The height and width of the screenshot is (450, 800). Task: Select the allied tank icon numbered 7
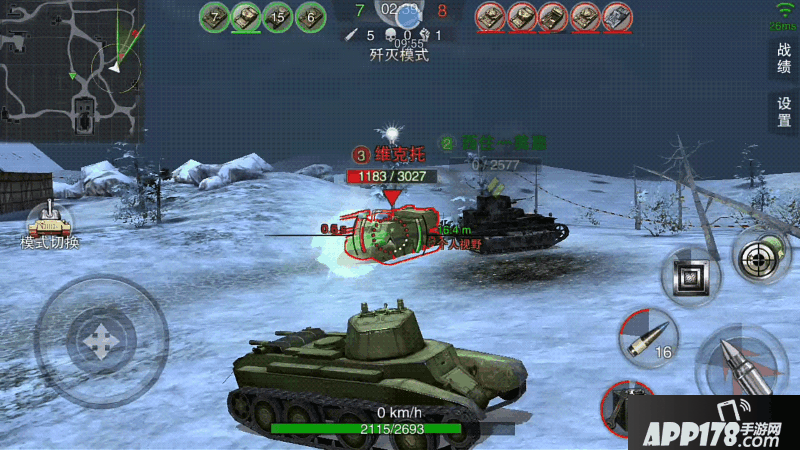click(x=214, y=16)
